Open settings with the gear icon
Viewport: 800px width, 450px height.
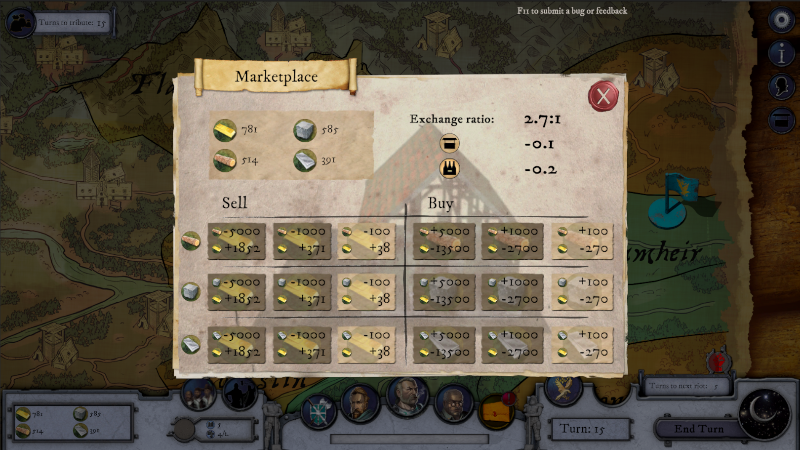[782, 19]
